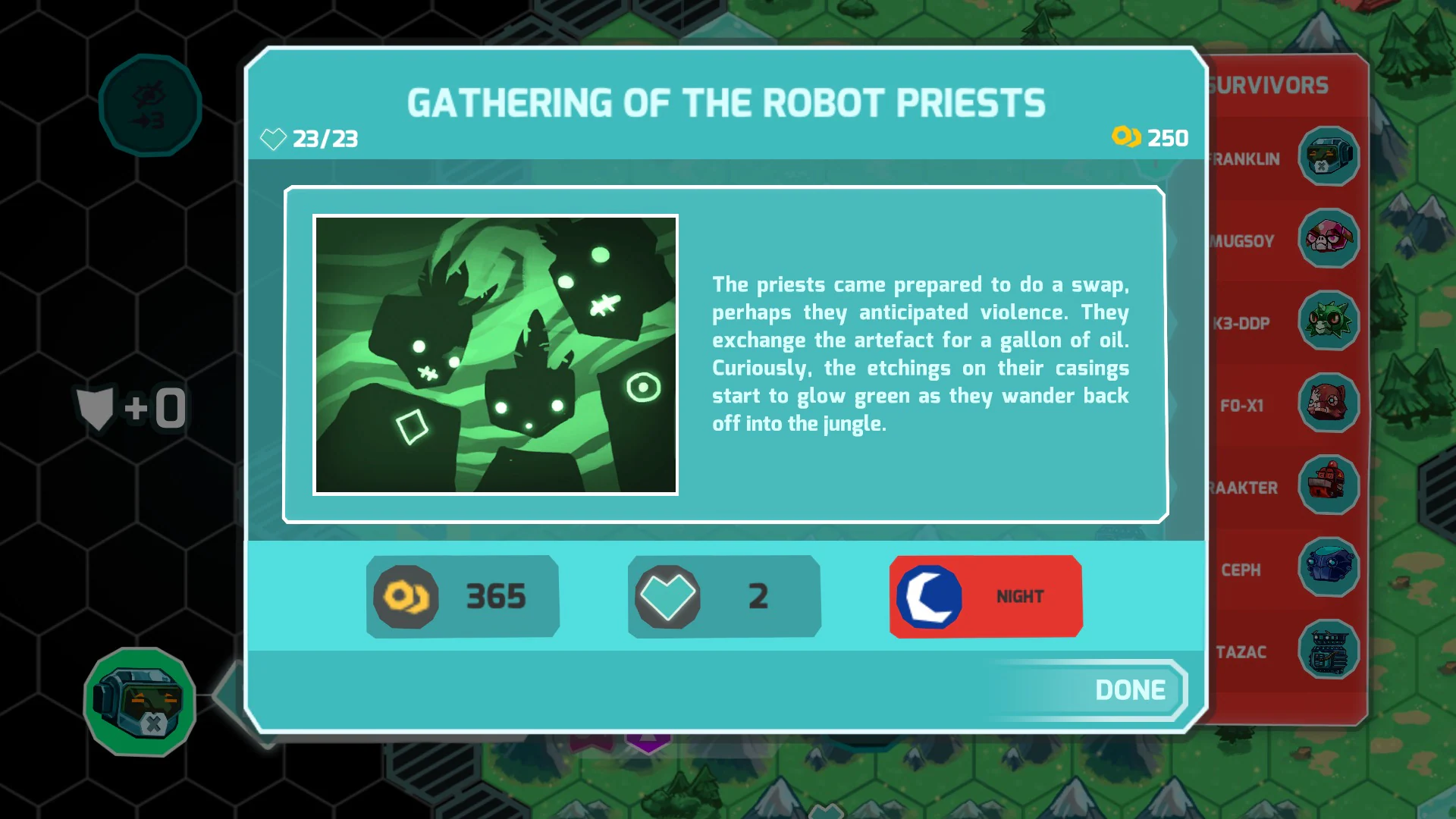Click the Gathering of the Robot Priests title
The height and width of the screenshot is (819, 1456).
coord(727,104)
